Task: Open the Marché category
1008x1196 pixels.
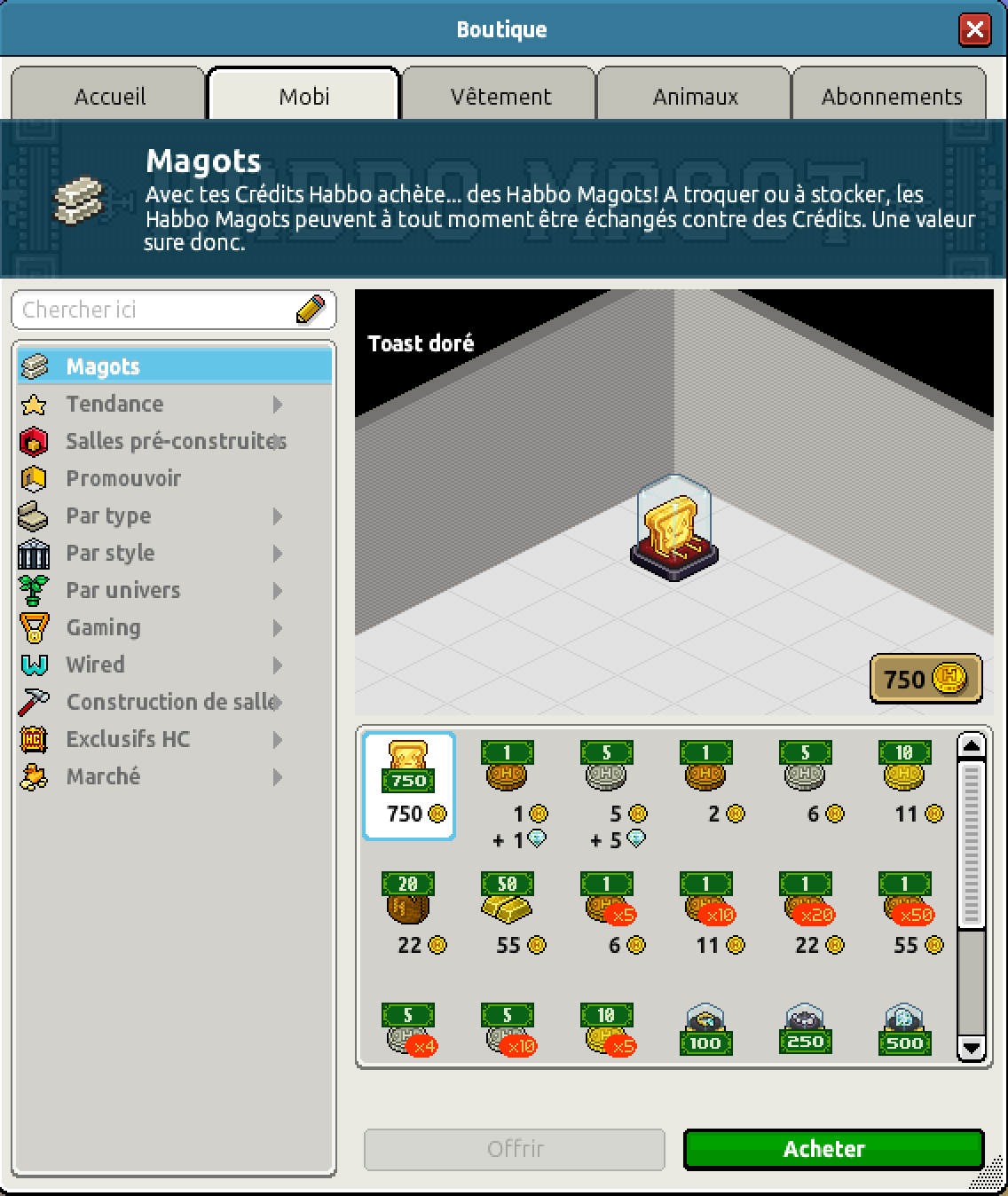Action: pos(103,776)
